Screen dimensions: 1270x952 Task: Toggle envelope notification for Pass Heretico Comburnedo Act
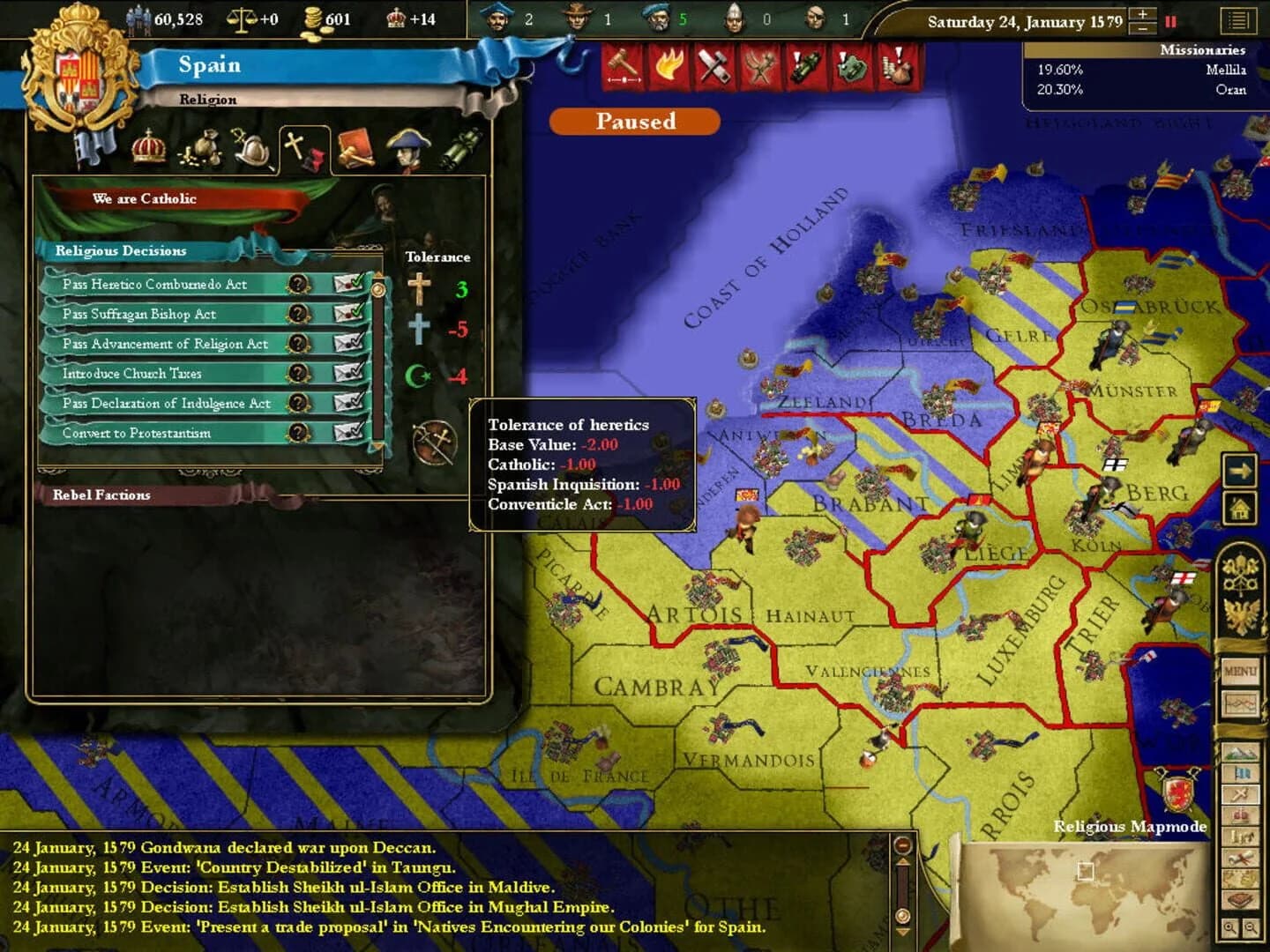(x=347, y=284)
